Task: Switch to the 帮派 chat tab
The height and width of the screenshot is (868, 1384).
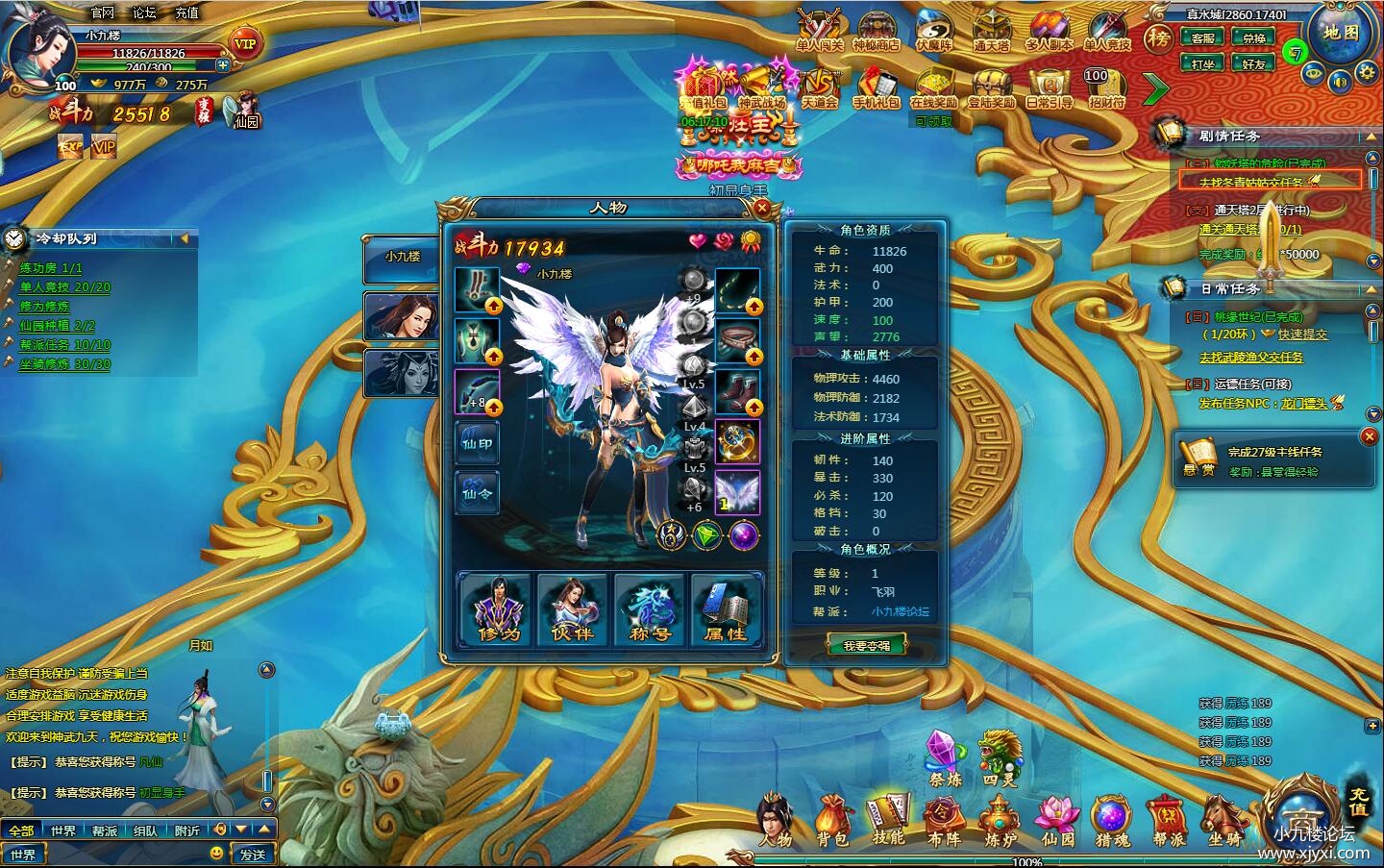Action: pyautogui.click(x=105, y=831)
